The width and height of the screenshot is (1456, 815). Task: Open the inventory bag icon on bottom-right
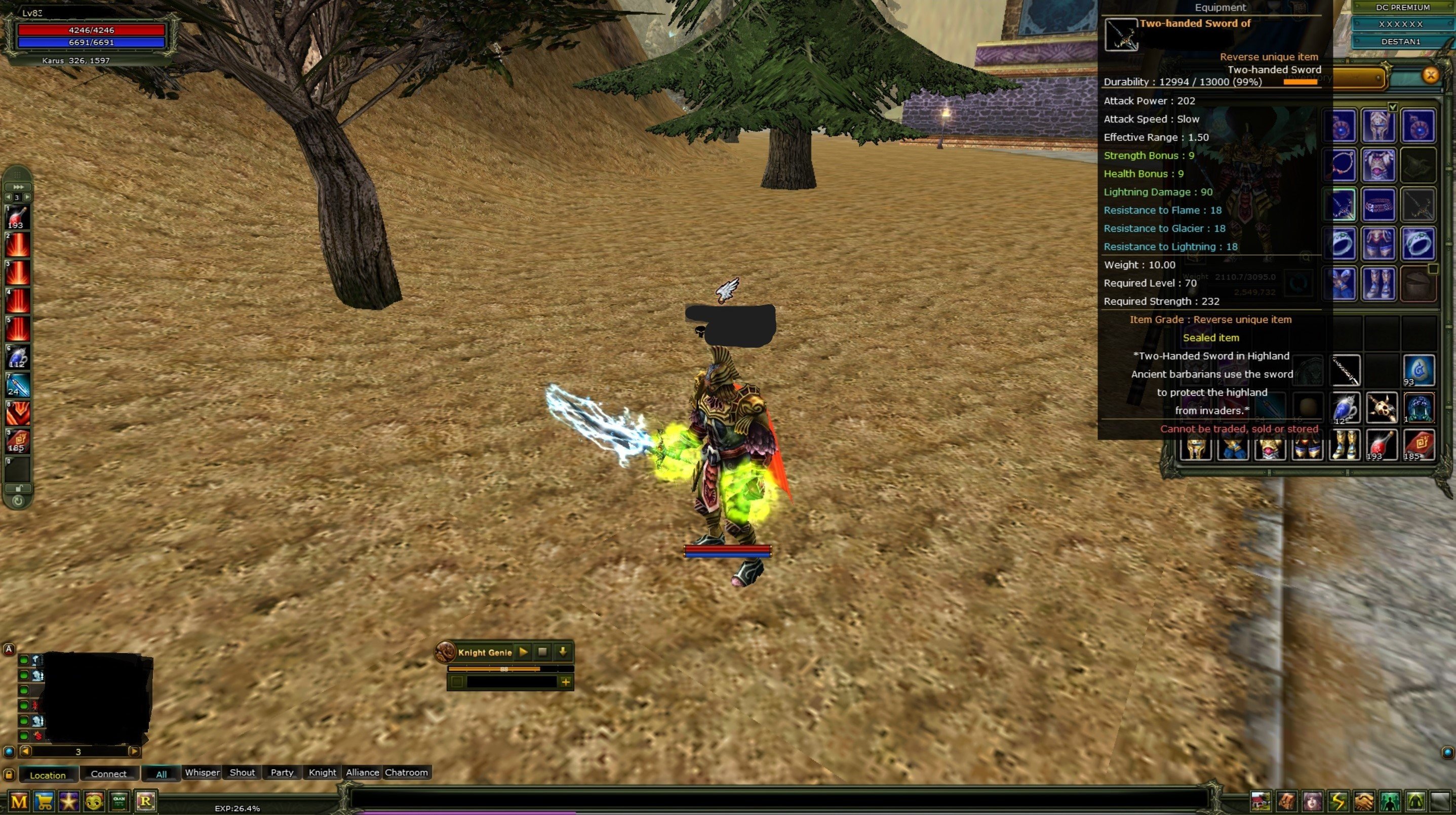1286,801
